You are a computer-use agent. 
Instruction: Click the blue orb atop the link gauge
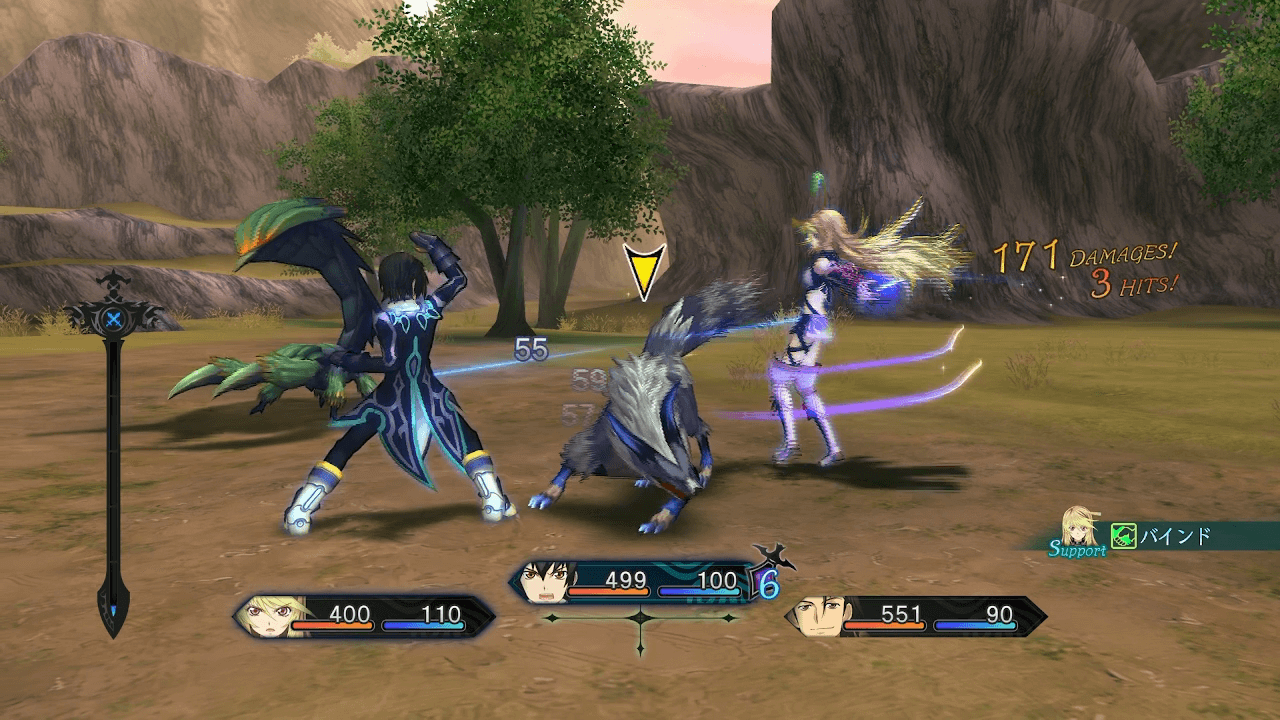pos(114,320)
